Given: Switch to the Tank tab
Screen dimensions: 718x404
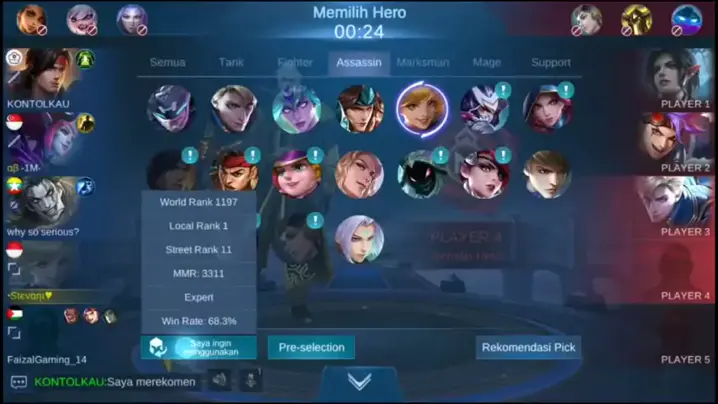Looking at the screenshot, I should click(x=231, y=63).
